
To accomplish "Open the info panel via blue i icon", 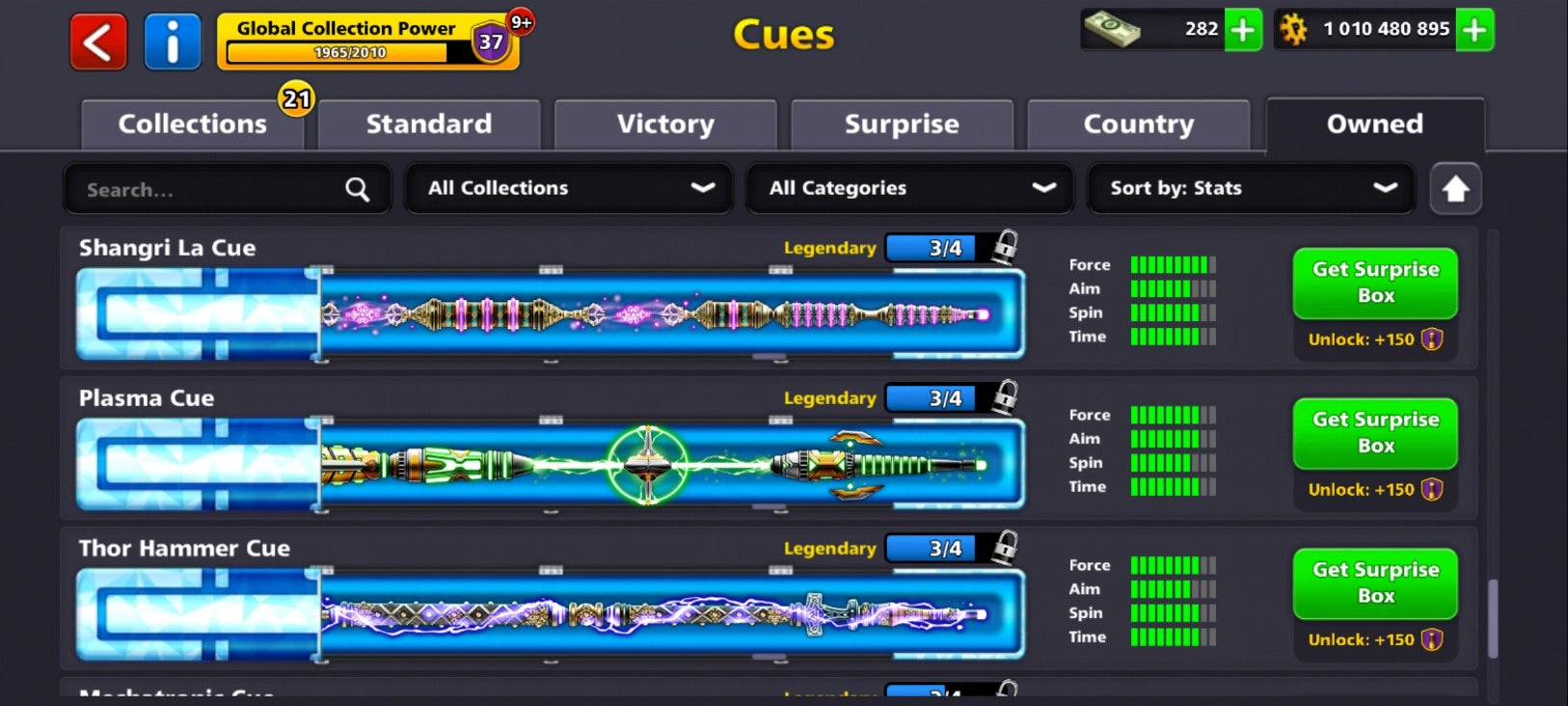I will coord(172,41).
